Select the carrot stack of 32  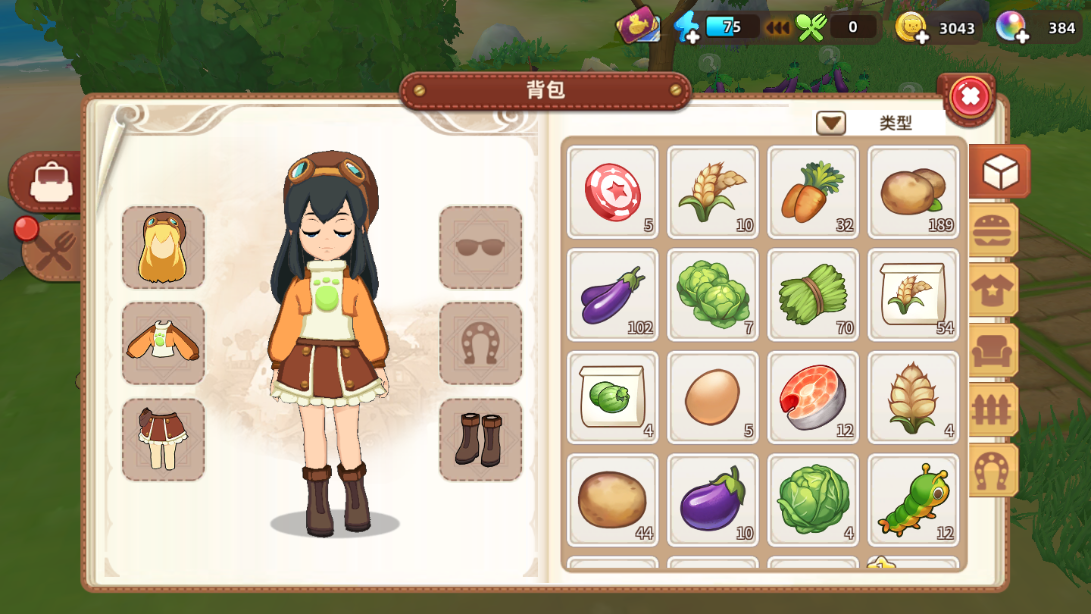coord(813,192)
